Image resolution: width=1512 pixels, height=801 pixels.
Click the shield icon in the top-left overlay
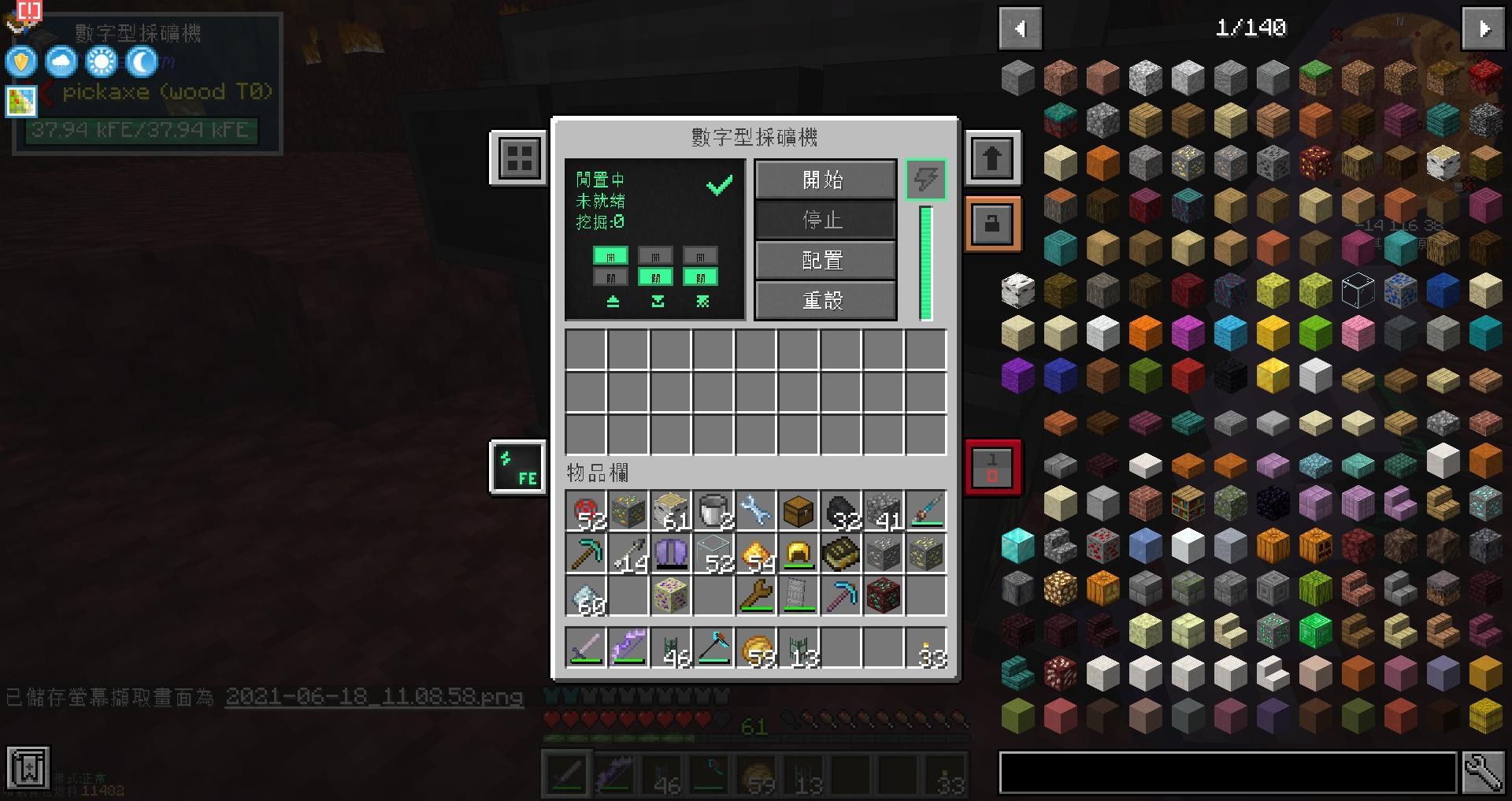21,61
